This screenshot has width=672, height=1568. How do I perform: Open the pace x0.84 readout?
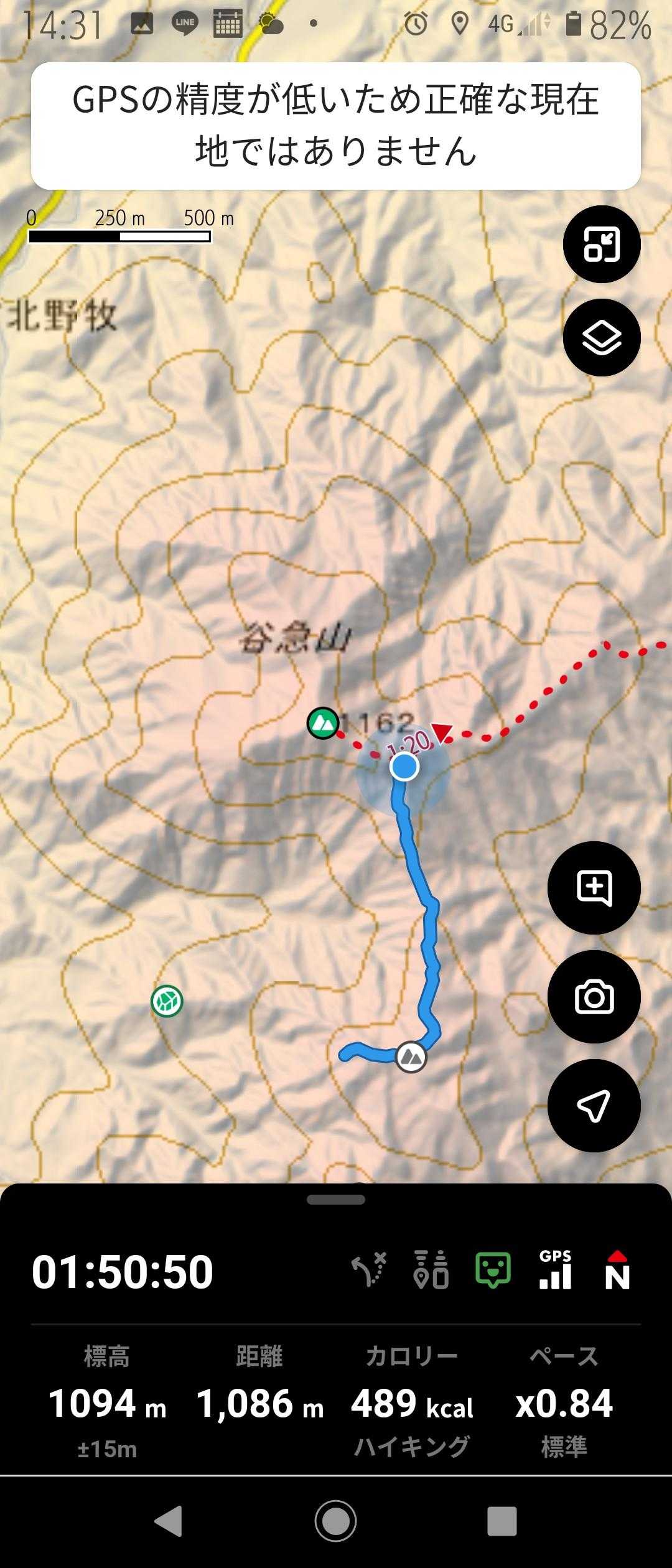(564, 1404)
